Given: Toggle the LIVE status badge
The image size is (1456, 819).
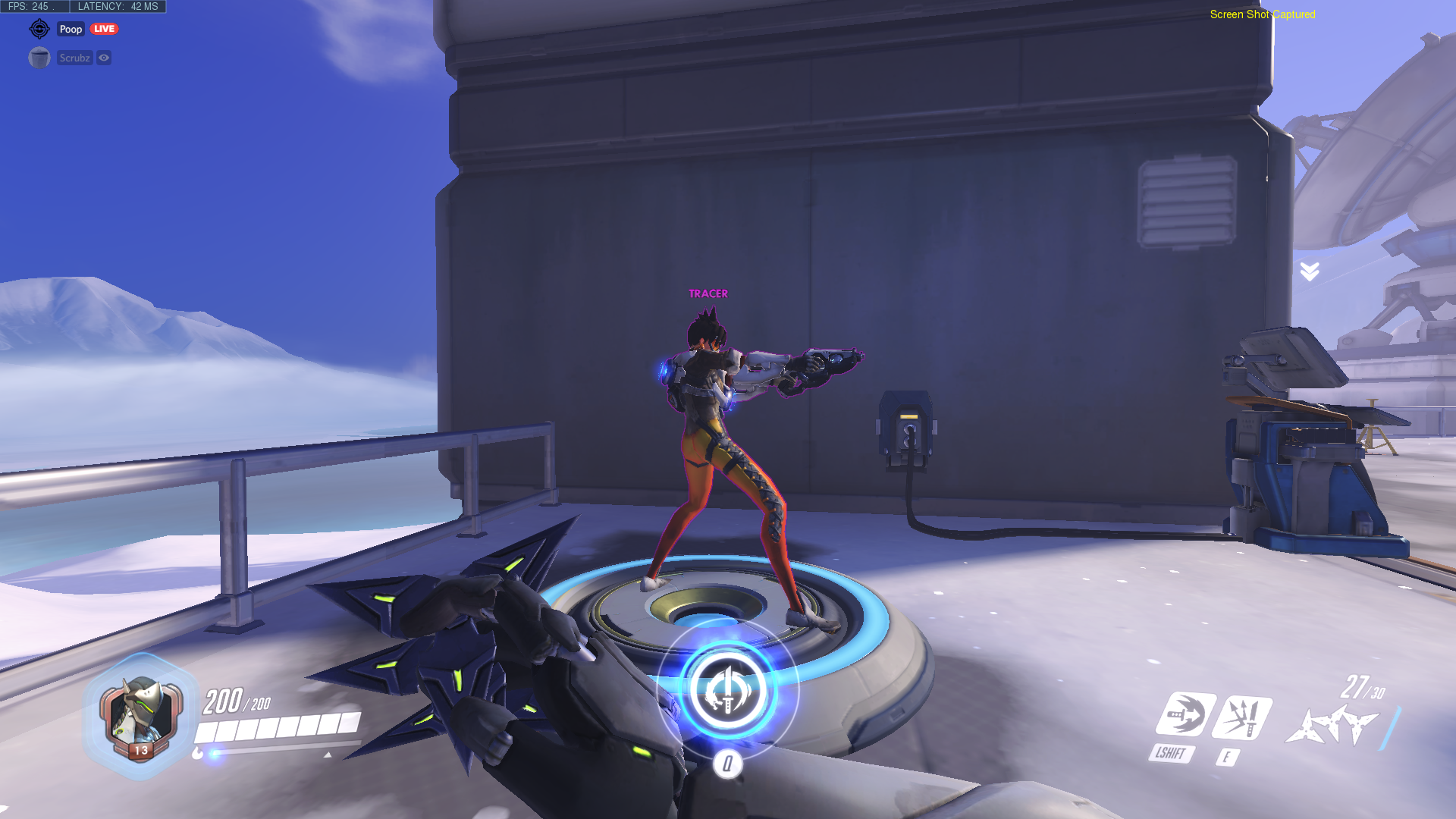Looking at the screenshot, I should (x=103, y=28).
